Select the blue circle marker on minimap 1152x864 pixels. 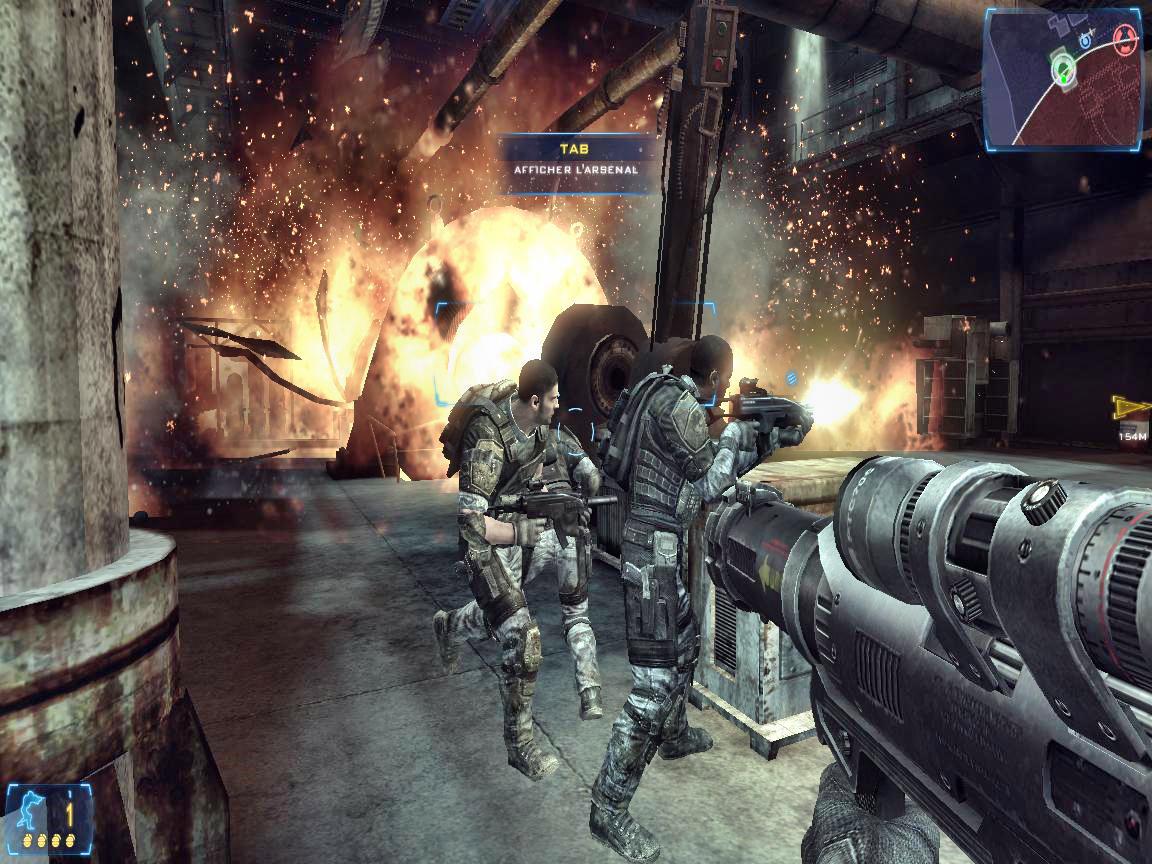tap(1087, 41)
